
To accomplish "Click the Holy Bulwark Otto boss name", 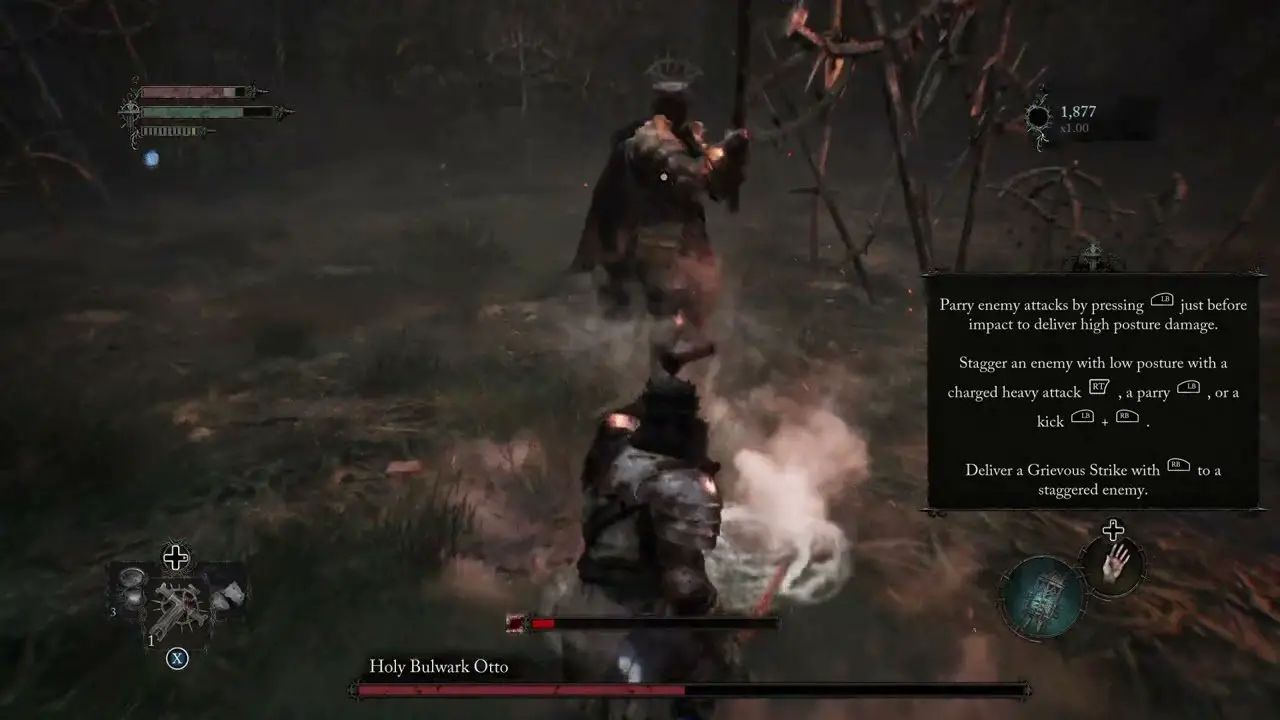I will coord(437,666).
